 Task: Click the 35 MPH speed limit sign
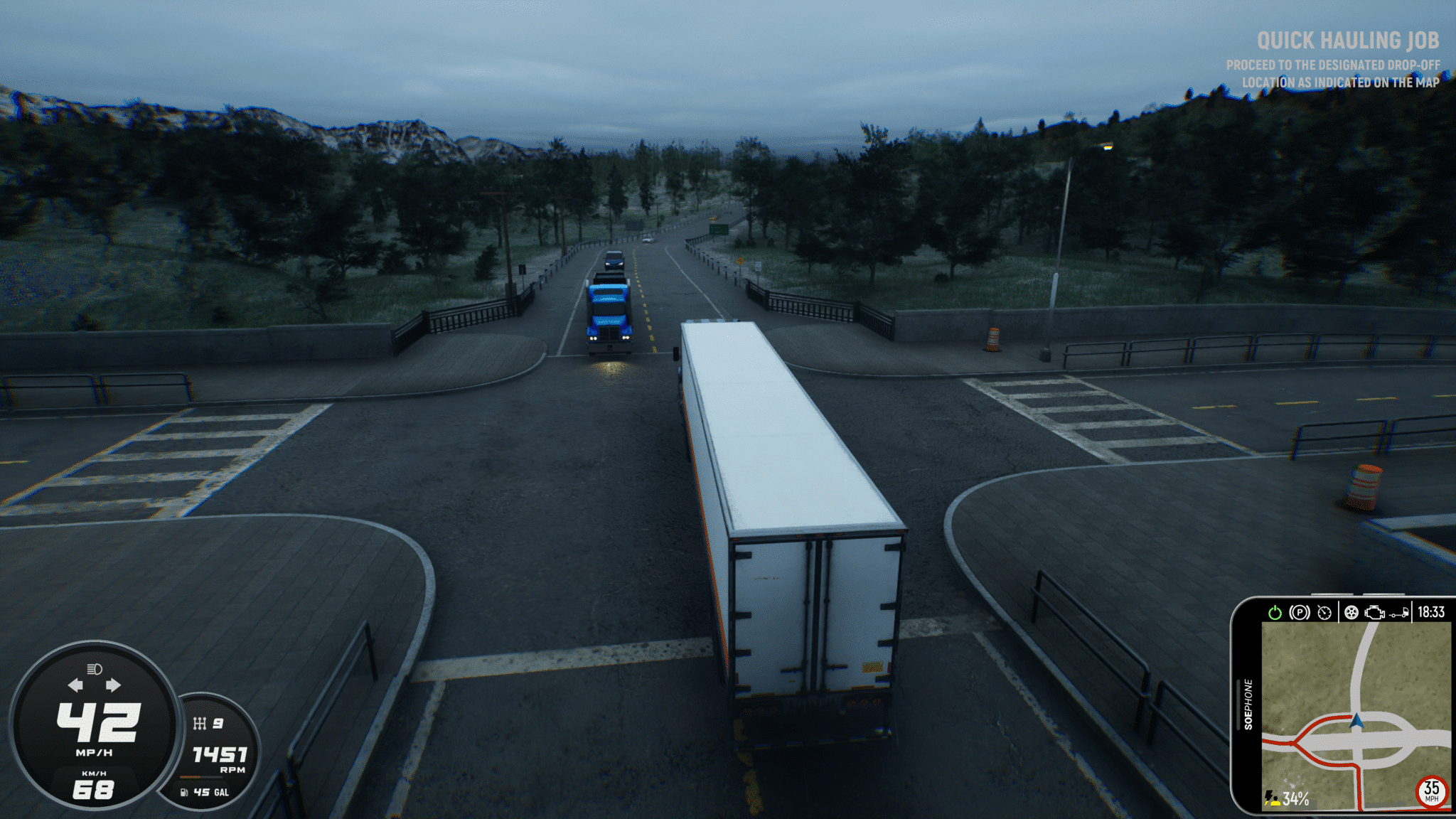[1432, 791]
